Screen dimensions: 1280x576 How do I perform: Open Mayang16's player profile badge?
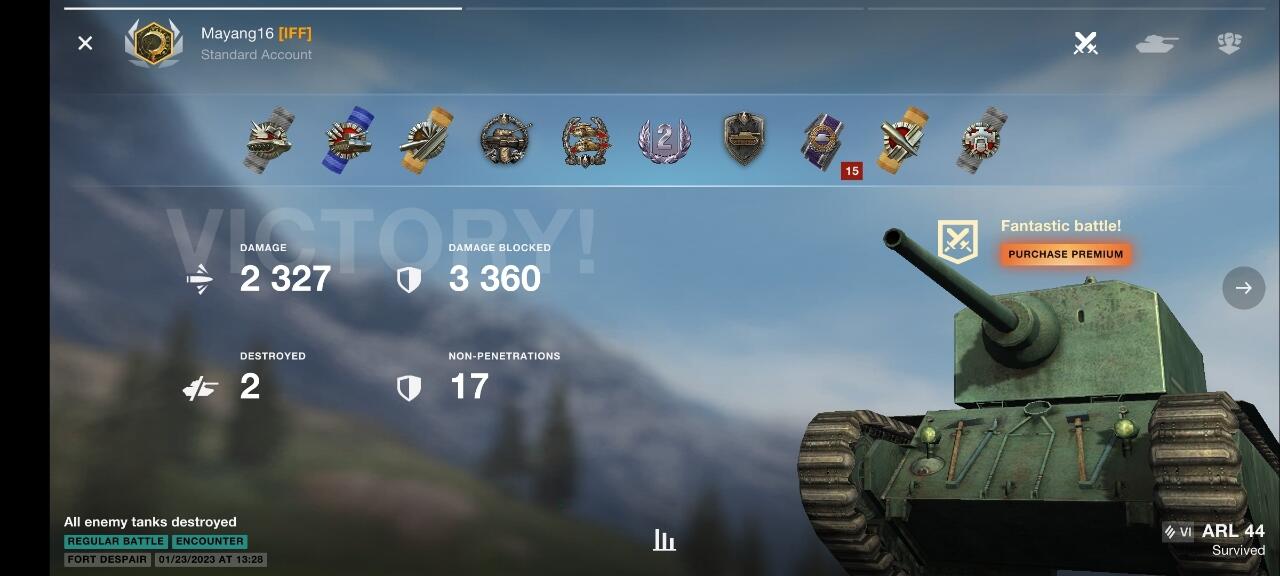pyautogui.click(x=153, y=43)
